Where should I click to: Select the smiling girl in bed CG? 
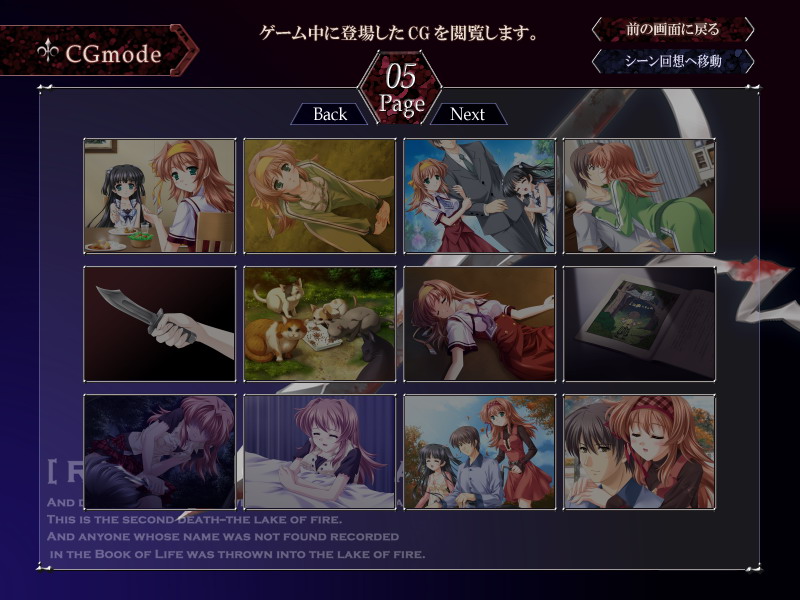pos(320,452)
